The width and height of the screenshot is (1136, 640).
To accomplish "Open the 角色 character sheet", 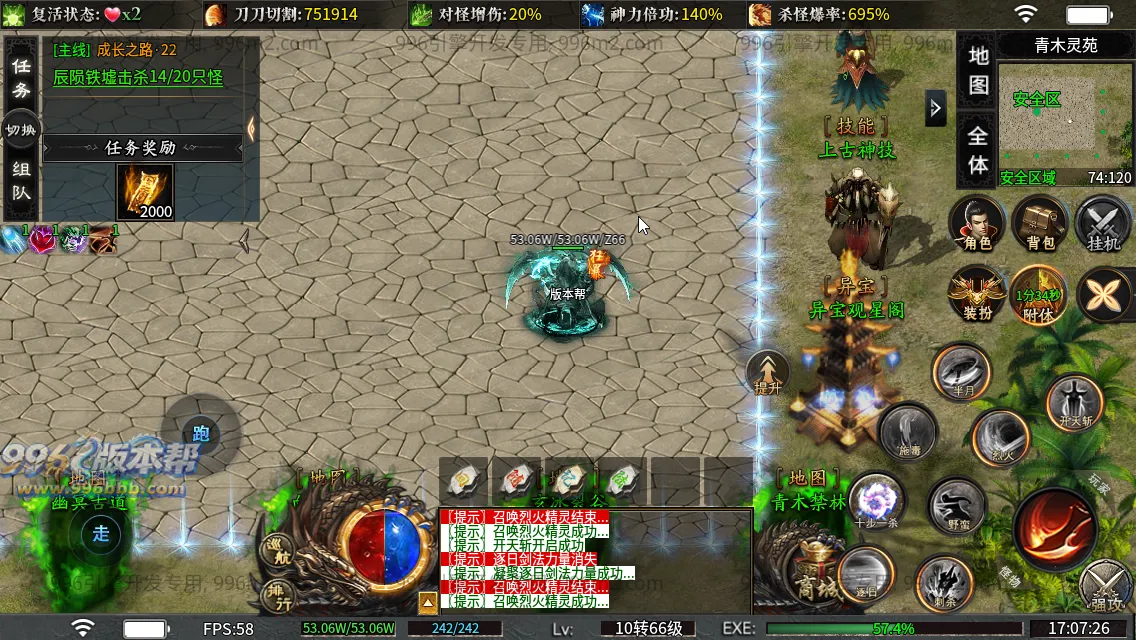I will click(977, 223).
